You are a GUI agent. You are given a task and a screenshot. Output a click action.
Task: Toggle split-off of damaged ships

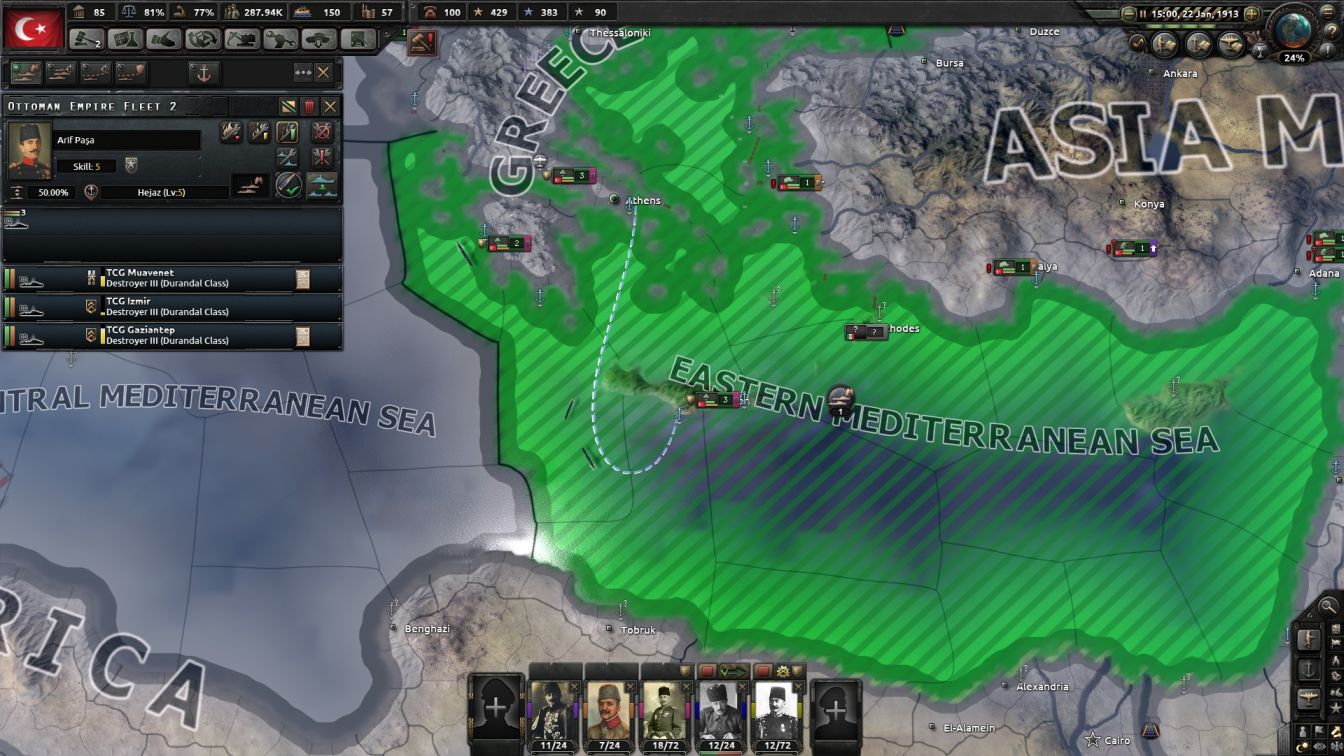coord(322,186)
